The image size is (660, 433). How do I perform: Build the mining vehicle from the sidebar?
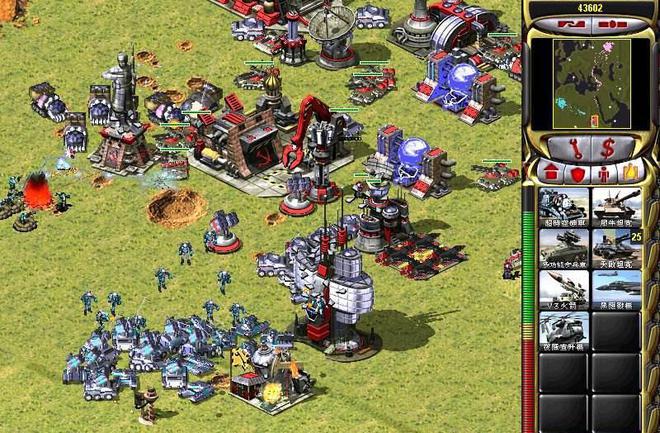[564, 206]
